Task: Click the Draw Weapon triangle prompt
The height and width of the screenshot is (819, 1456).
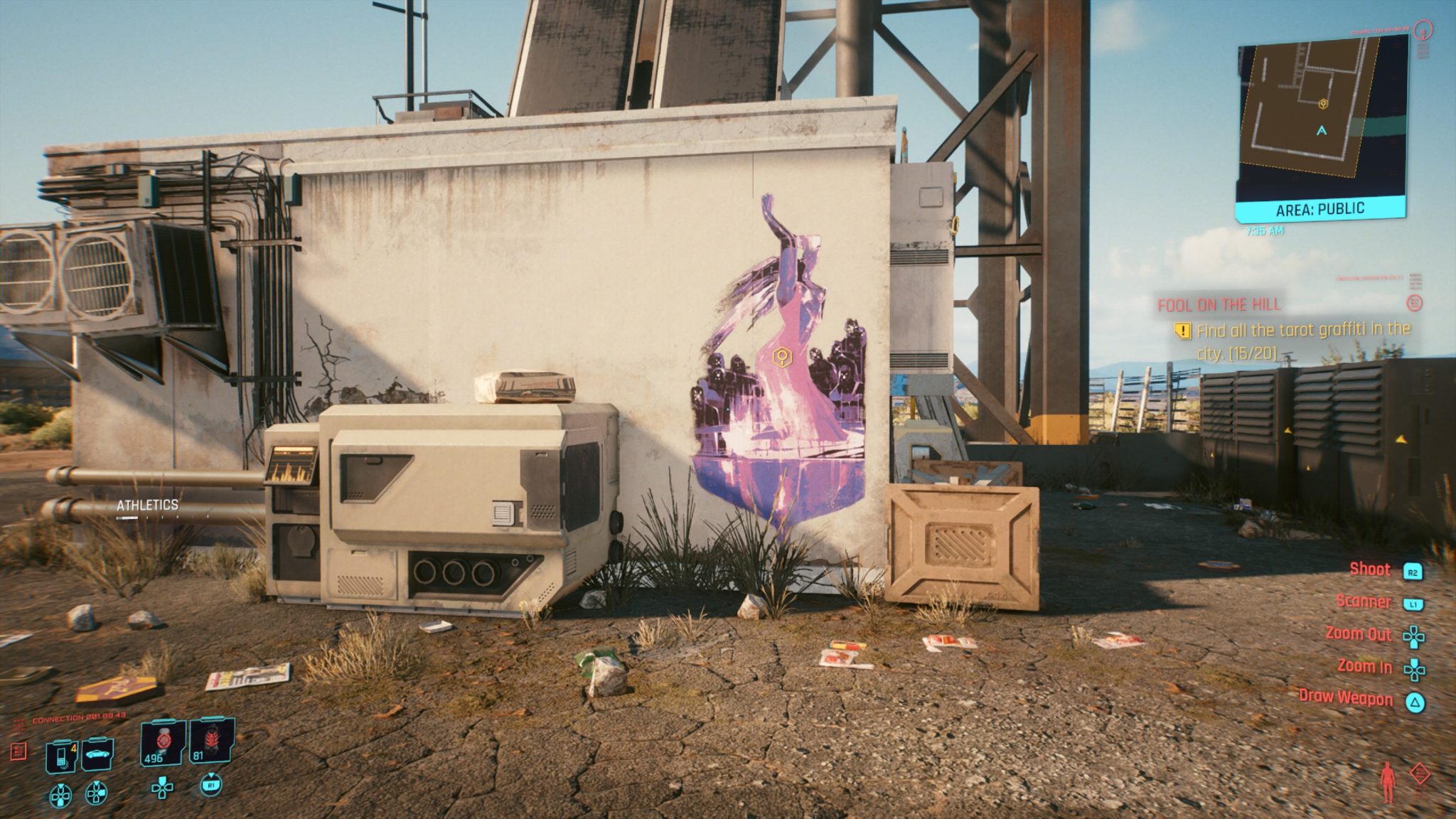Action: [x=1346, y=699]
